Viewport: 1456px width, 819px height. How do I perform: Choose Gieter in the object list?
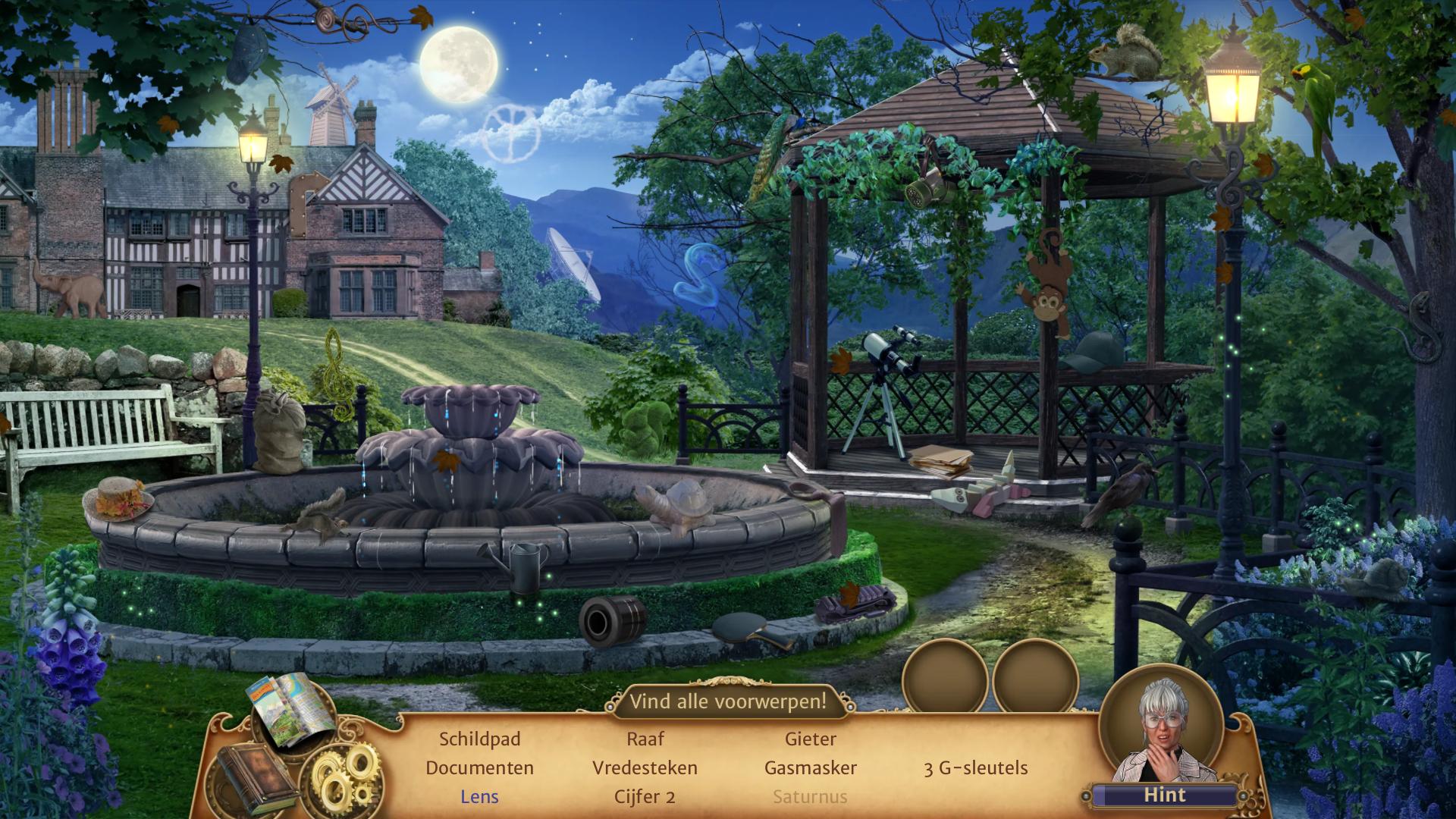pyautogui.click(x=811, y=739)
